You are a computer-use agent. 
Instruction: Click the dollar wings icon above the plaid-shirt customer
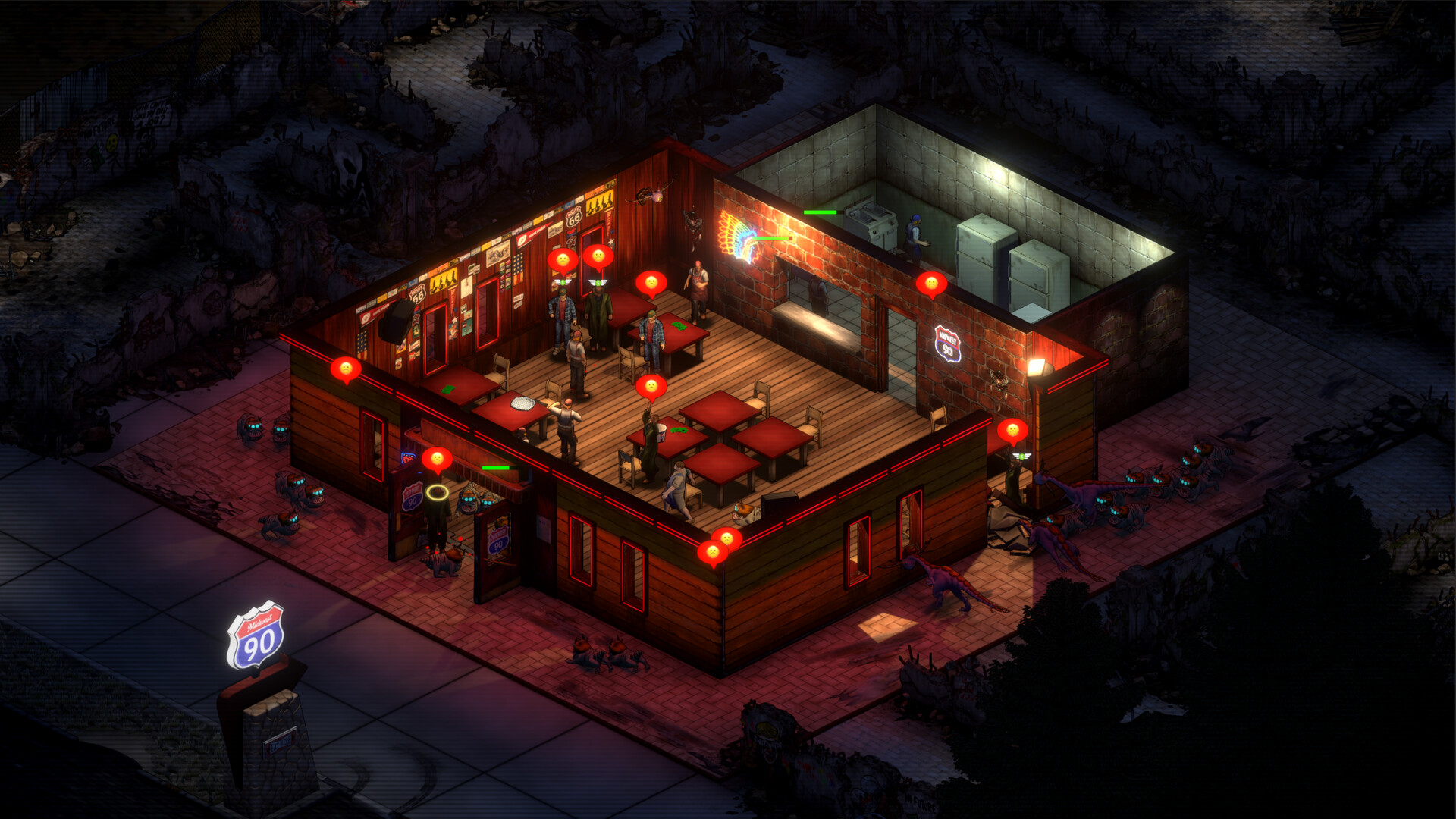click(x=563, y=284)
